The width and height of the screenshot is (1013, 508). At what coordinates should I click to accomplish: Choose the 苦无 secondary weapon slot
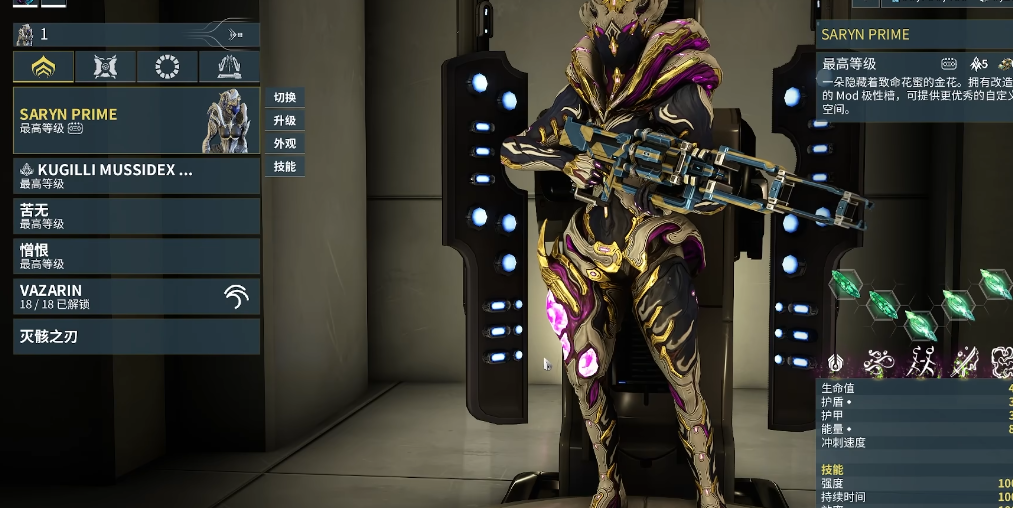[x=136, y=216]
